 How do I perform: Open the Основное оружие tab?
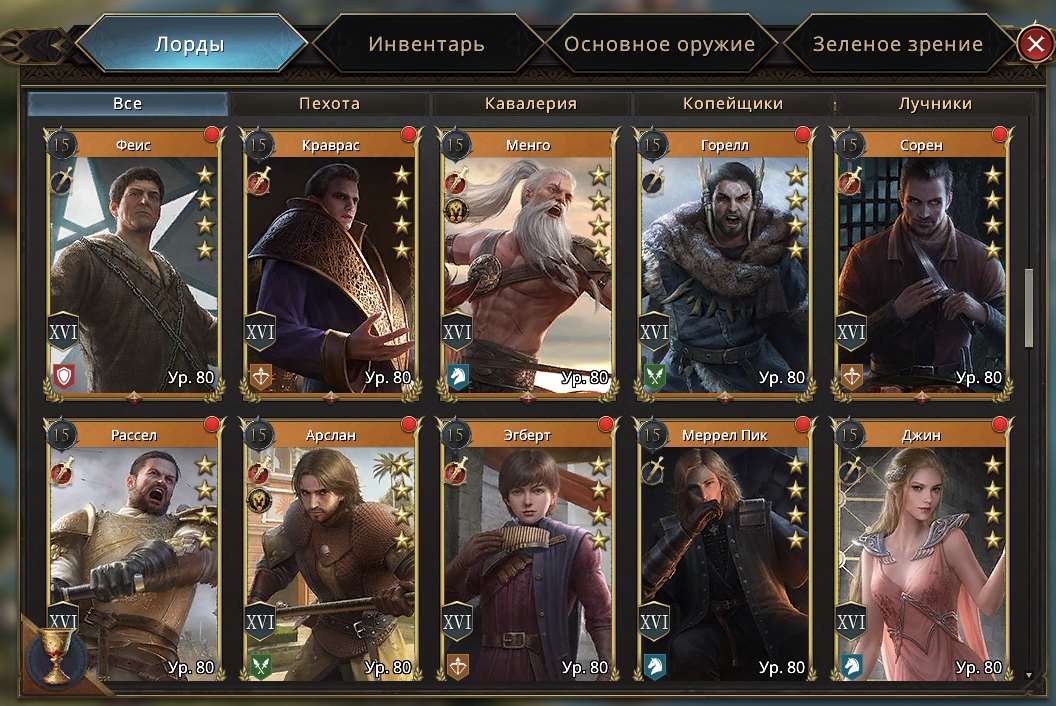tap(659, 44)
